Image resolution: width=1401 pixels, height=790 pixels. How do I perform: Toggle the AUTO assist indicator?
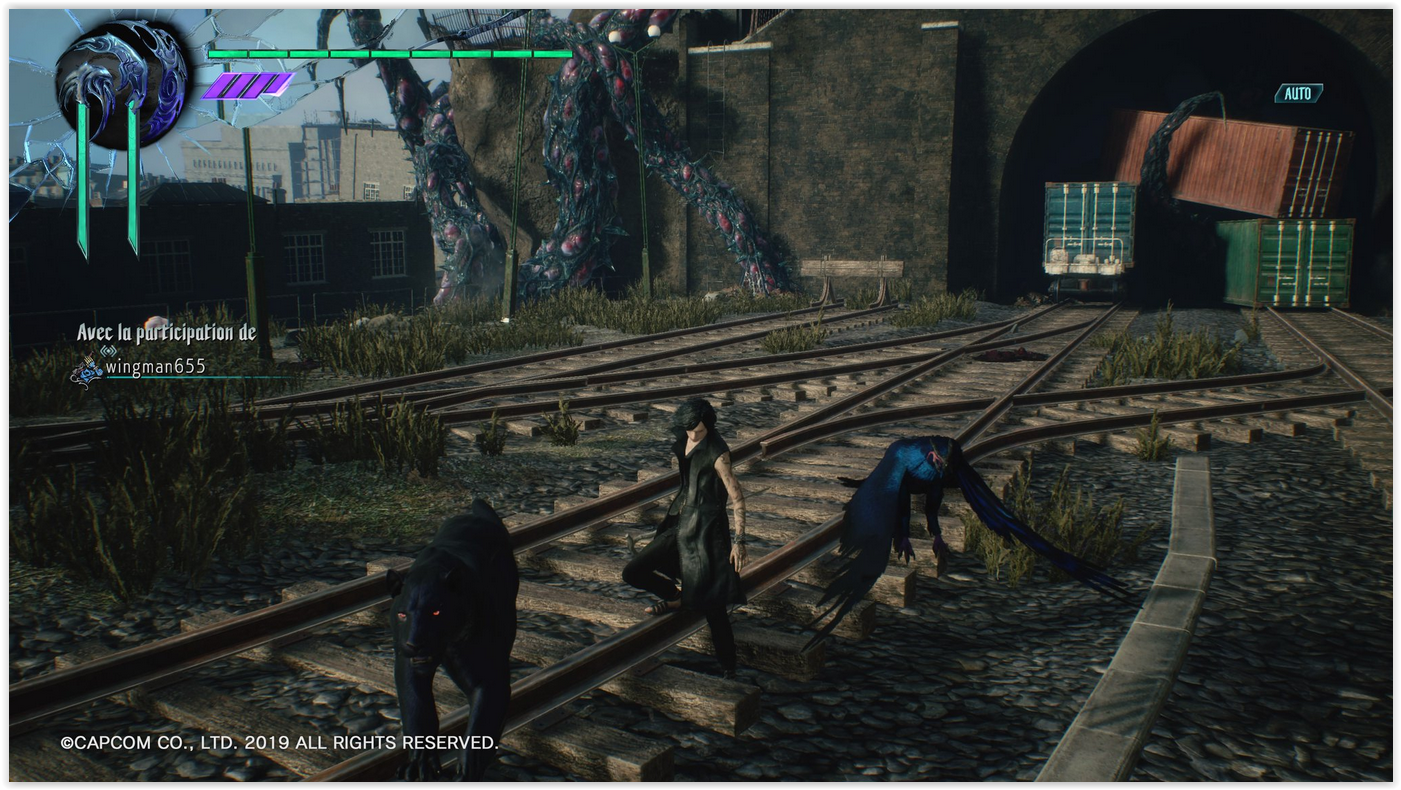tap(1297, 93)
